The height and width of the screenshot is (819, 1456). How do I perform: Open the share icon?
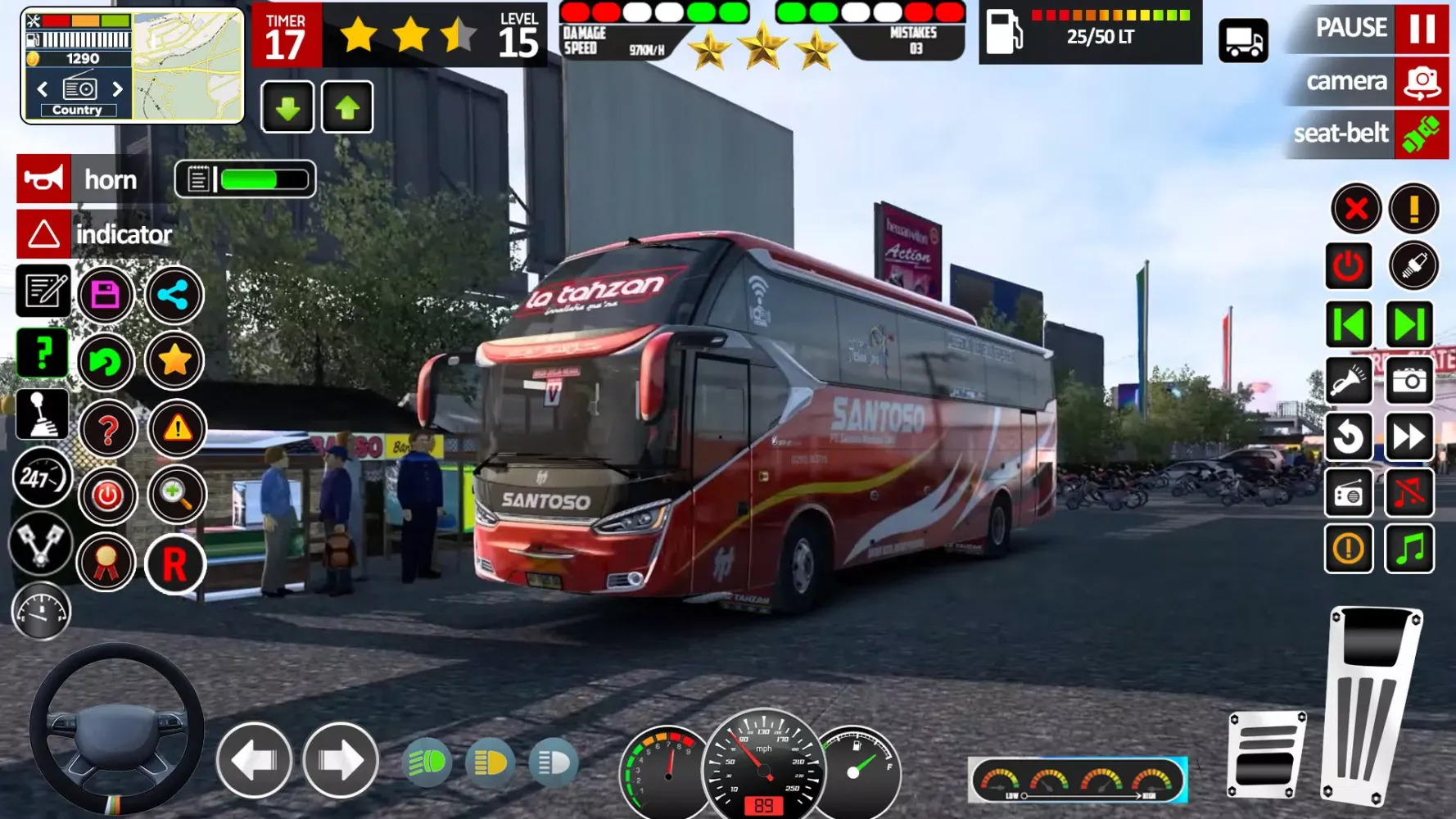tap(174, 294)
